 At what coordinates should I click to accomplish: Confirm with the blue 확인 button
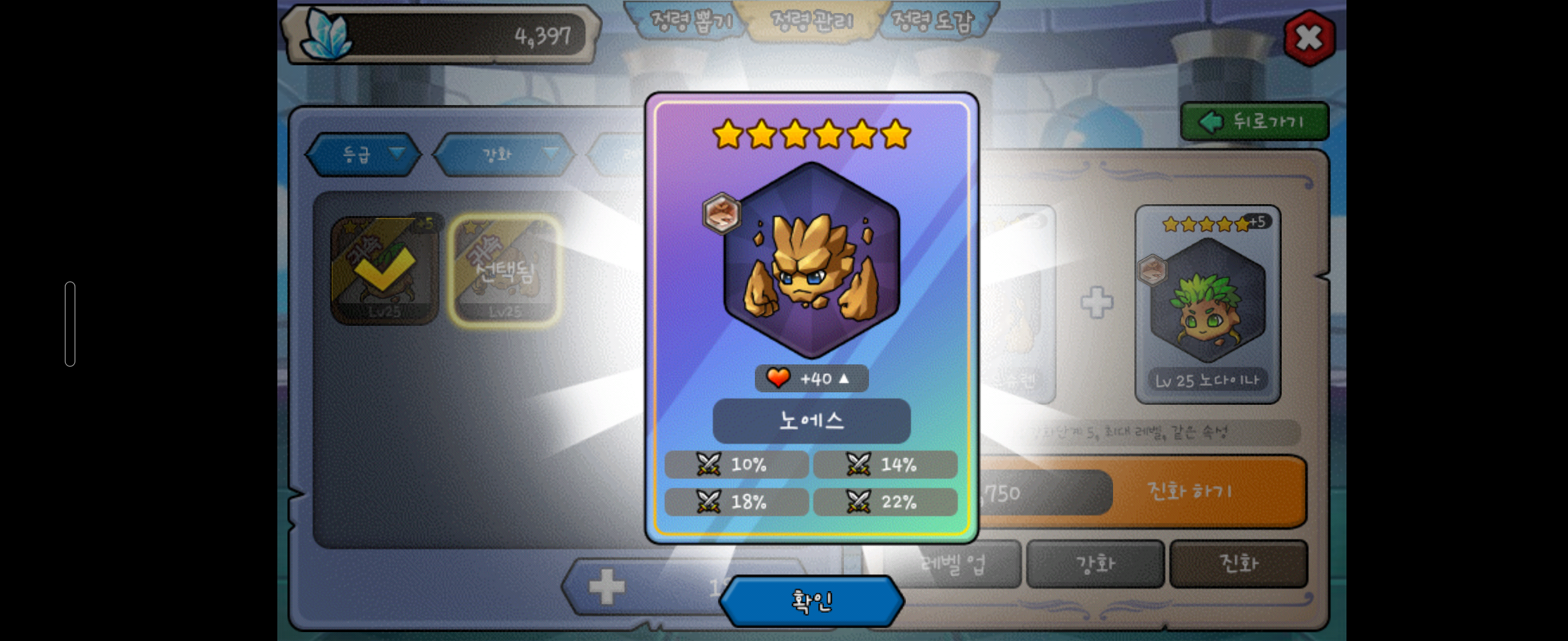(x=811, y=601)
